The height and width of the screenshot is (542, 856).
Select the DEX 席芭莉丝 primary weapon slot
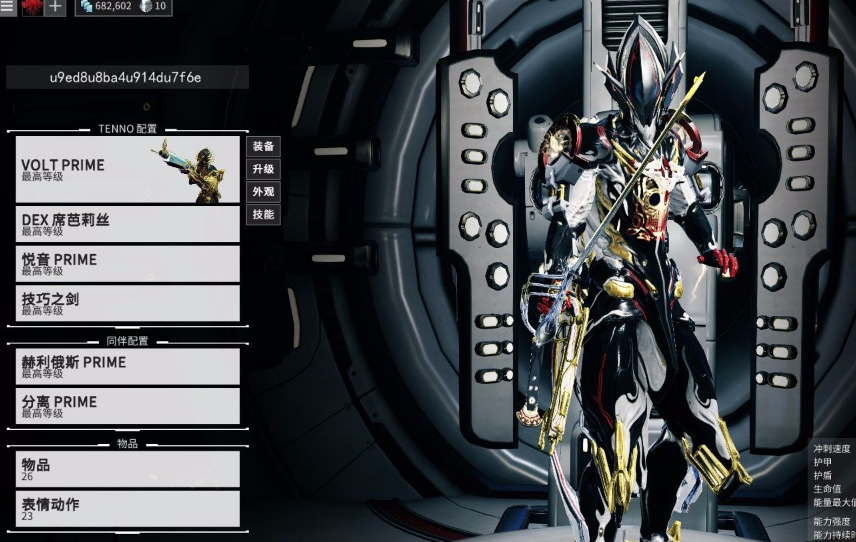[128, 224]
